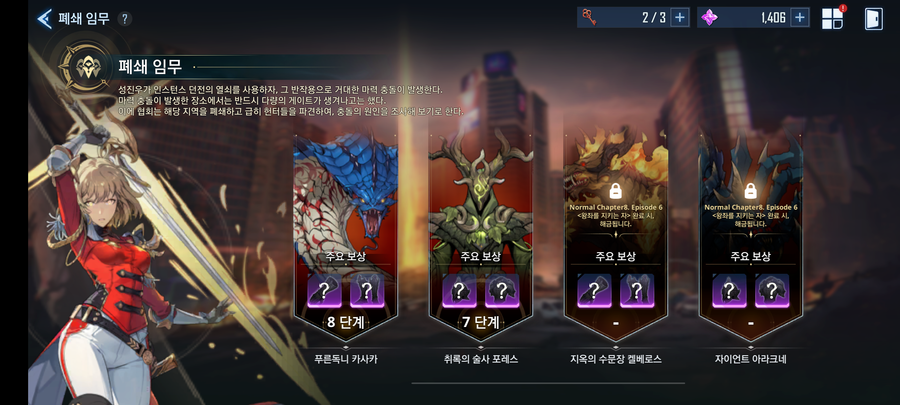Buy more purple essence stones via plus button

pos(799,17)
